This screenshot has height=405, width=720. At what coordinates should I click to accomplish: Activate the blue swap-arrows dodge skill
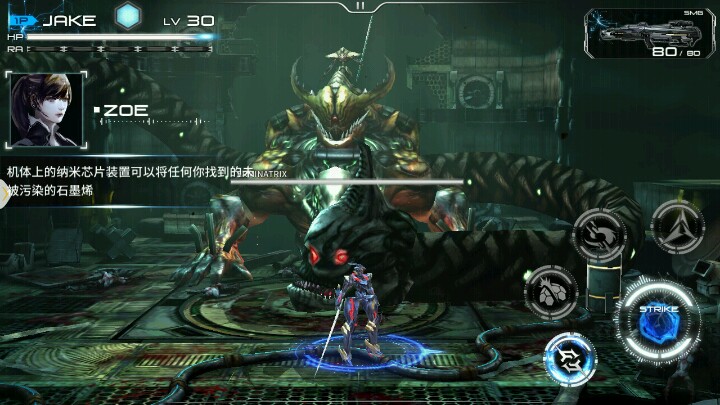coord(569,357)
